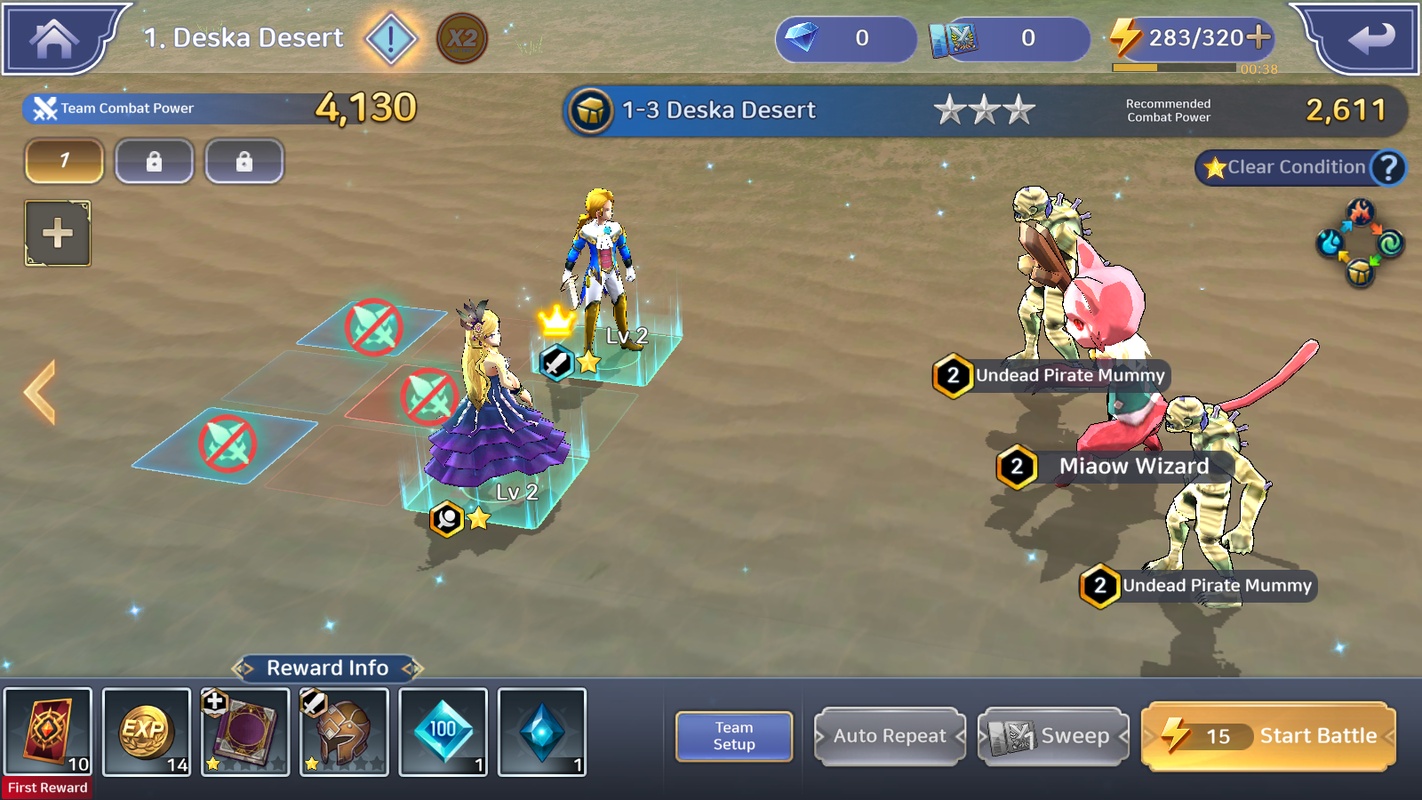Open the exclamation mark info icon

pos(391,40)
